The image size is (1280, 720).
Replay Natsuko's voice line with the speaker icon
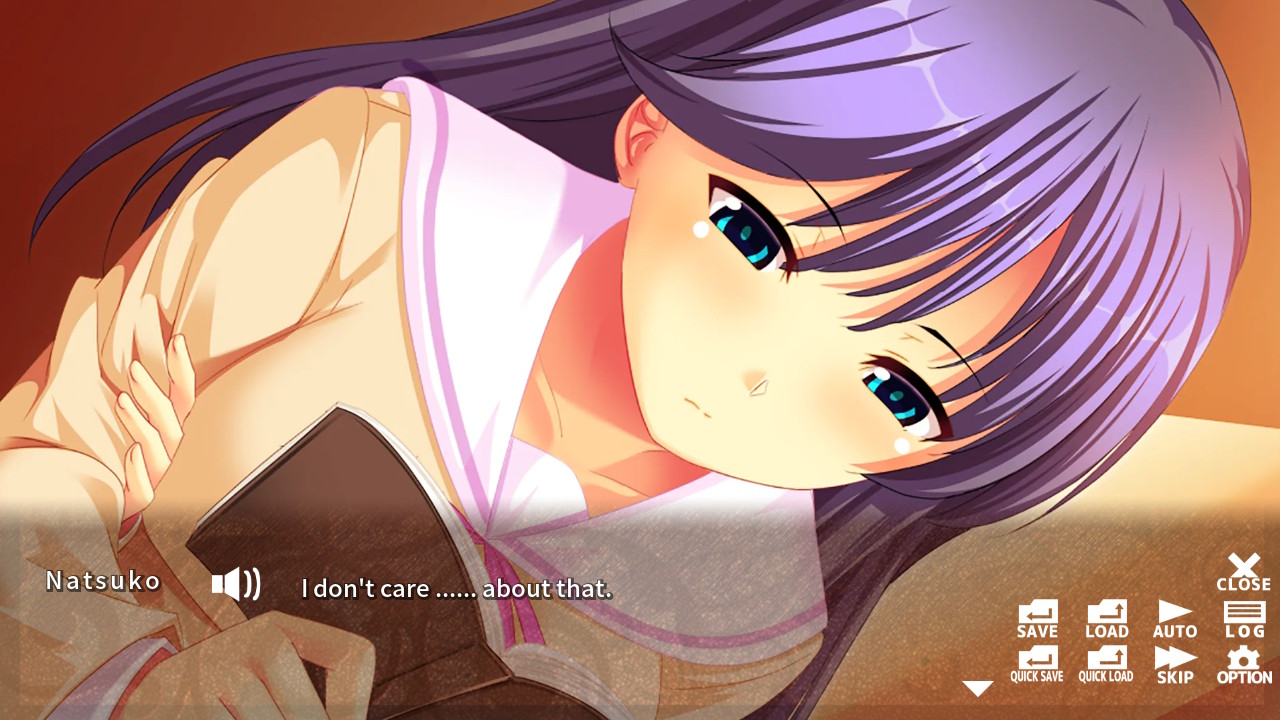(235, 583)
